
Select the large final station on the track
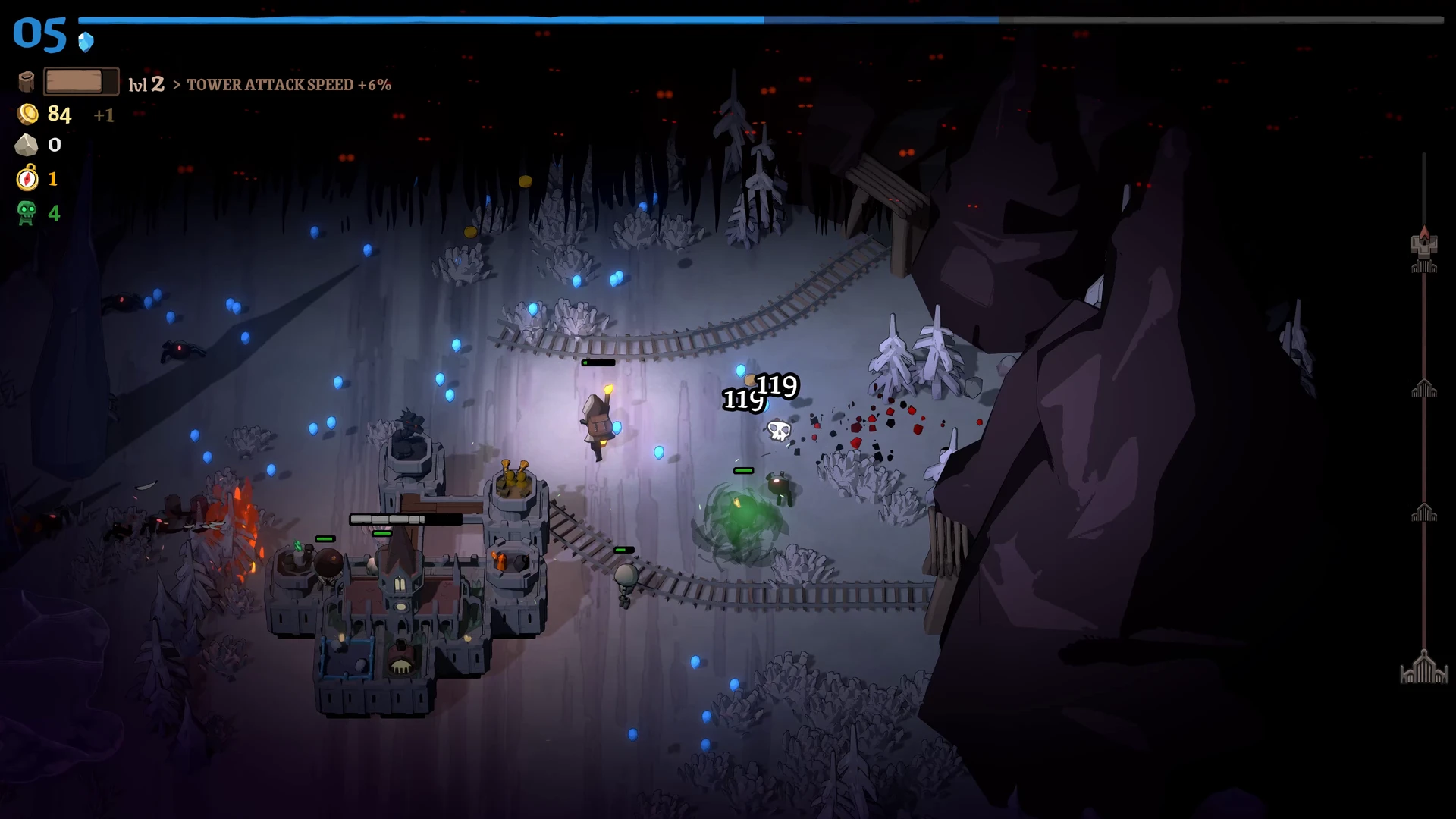point(1423,669)
